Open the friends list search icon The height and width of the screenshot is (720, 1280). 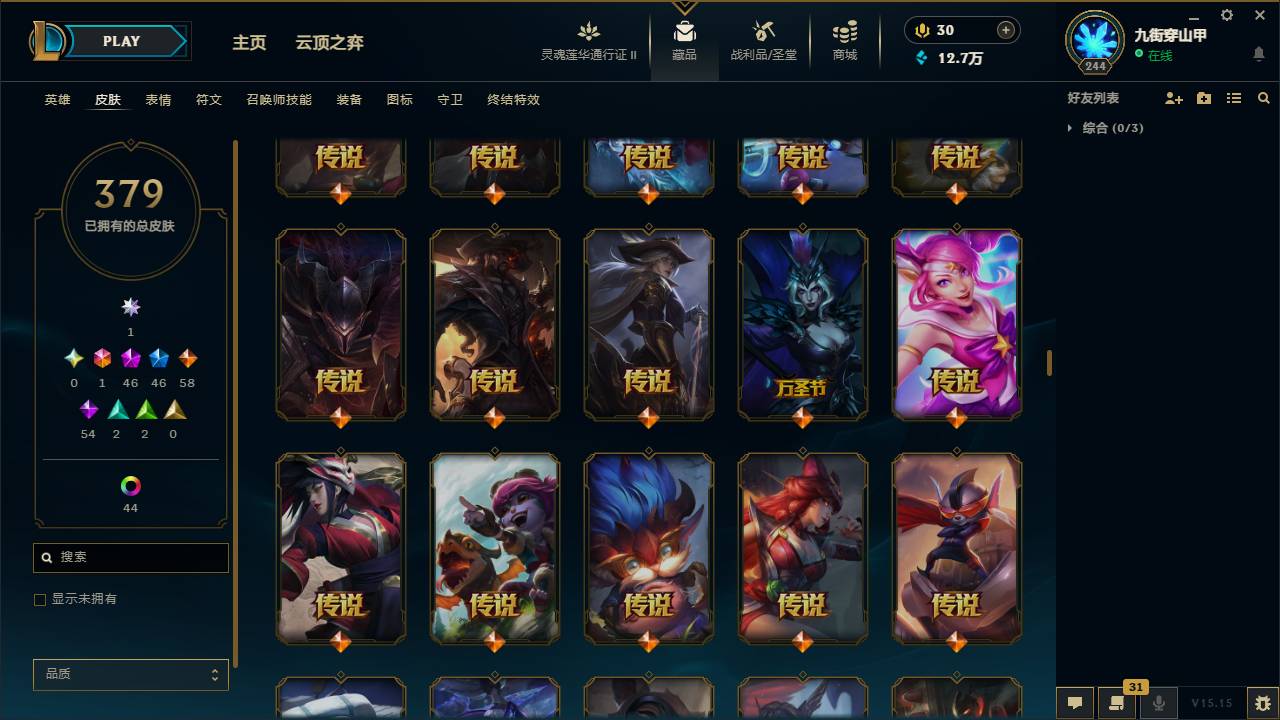[x=1264, y=97]
